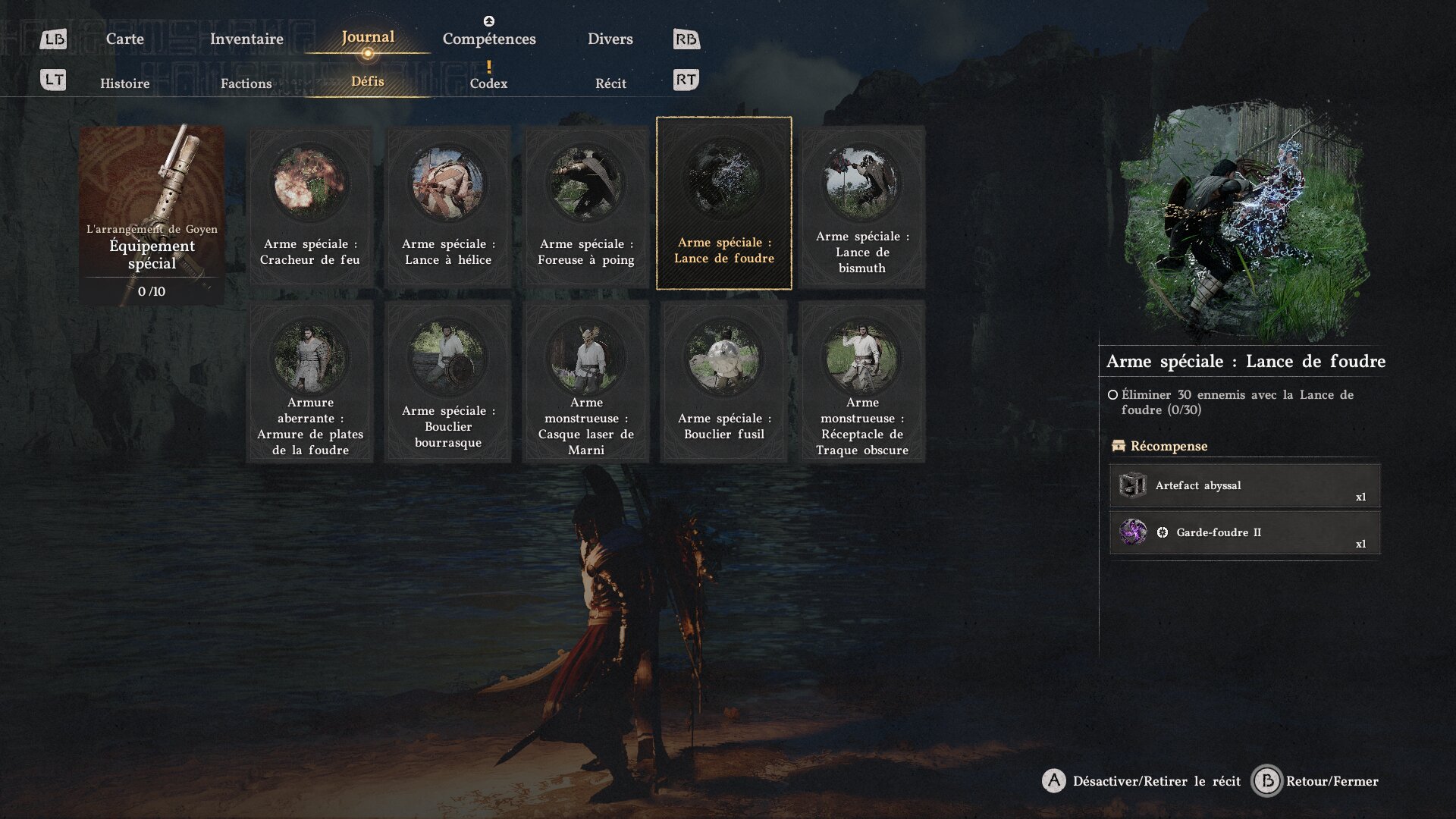The image size is (1456, 819).
Task: Open the Compétences tab
Action: 489,39
